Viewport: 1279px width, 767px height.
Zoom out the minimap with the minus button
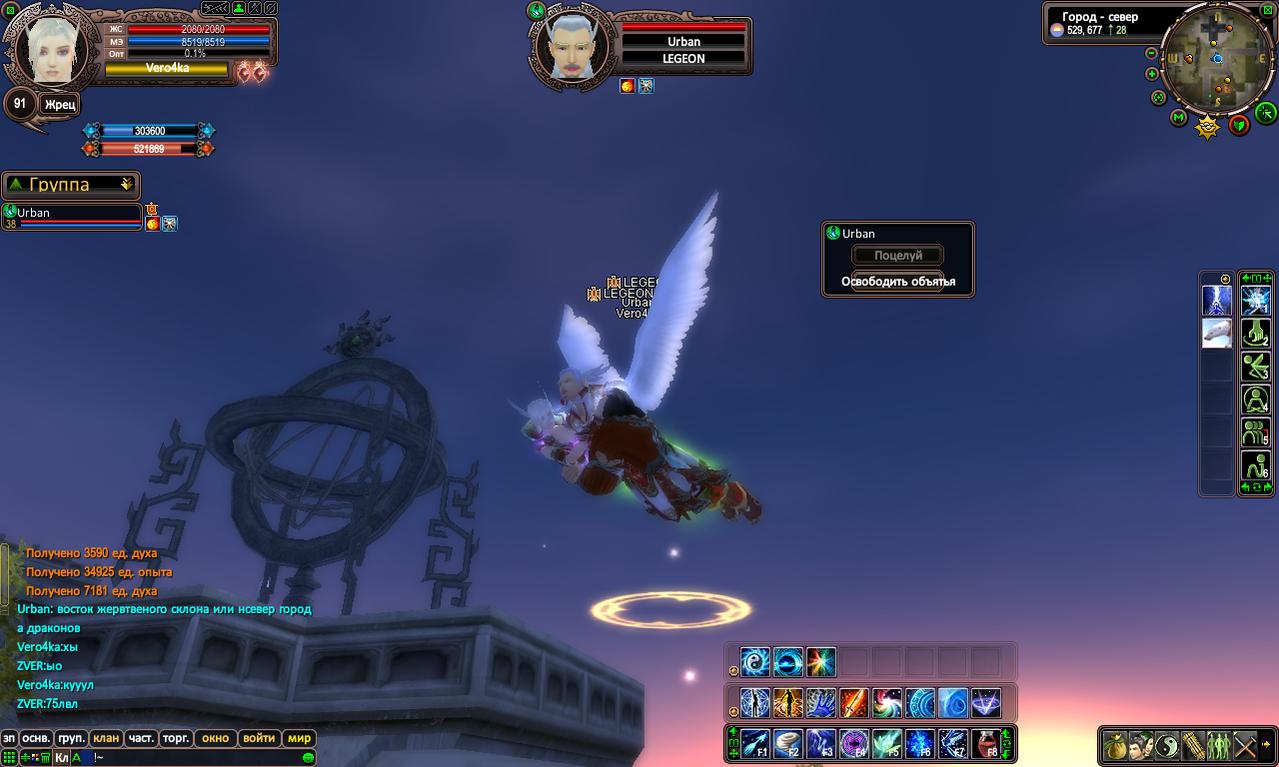click(x=1151, y=53)
